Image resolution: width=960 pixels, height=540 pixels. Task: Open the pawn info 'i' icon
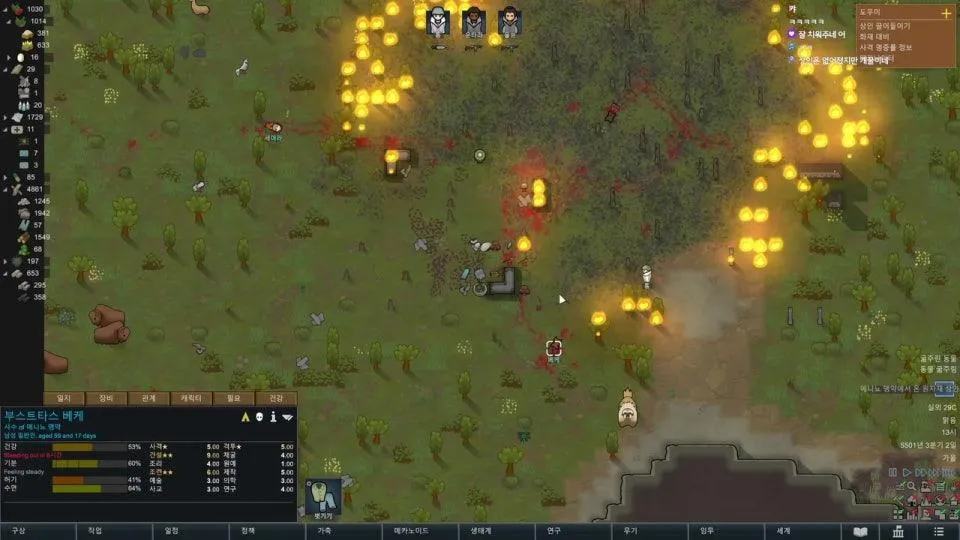[272, 416]
